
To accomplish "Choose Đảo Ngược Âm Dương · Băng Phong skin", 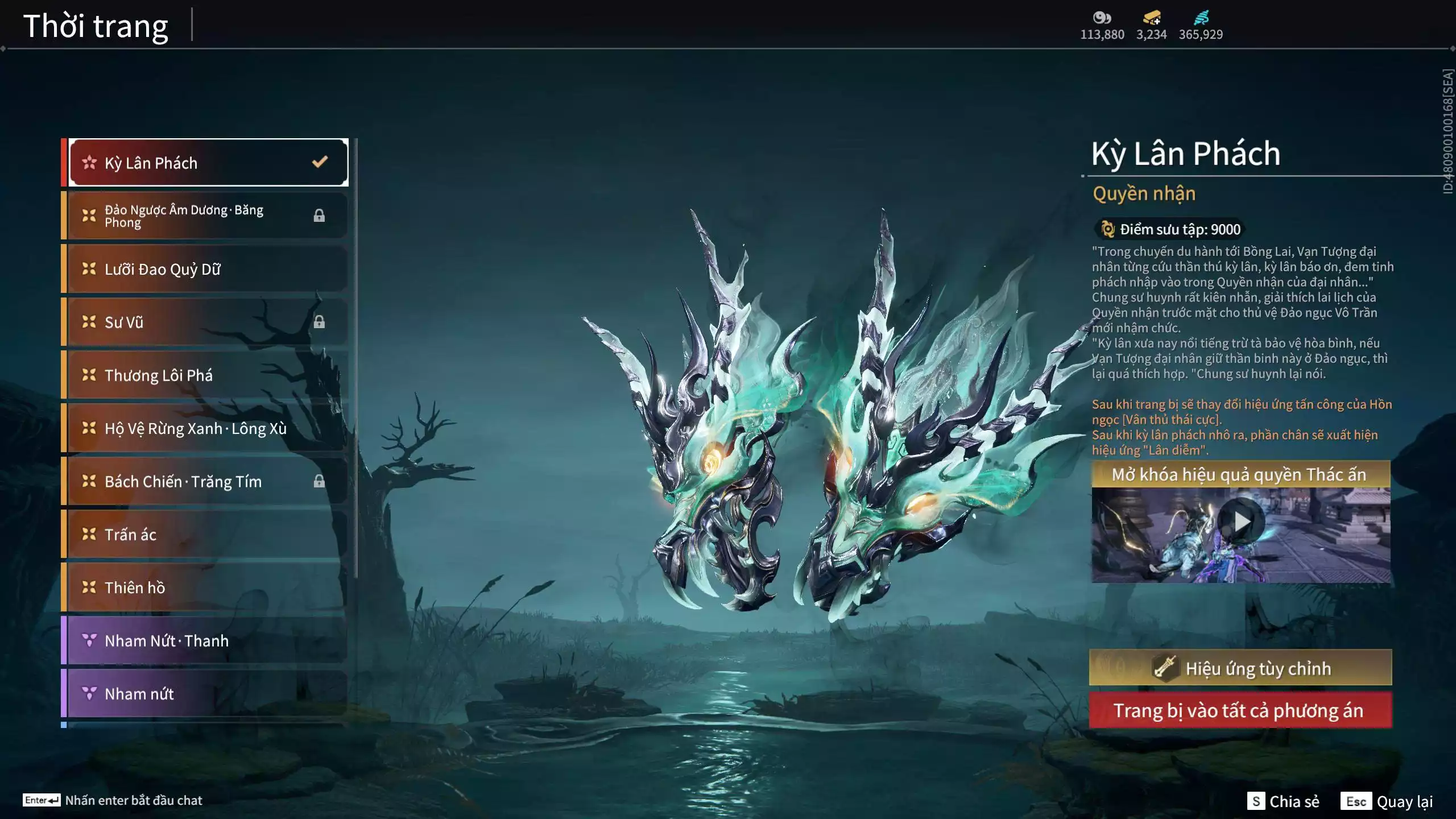I will [x=208, y=216].
